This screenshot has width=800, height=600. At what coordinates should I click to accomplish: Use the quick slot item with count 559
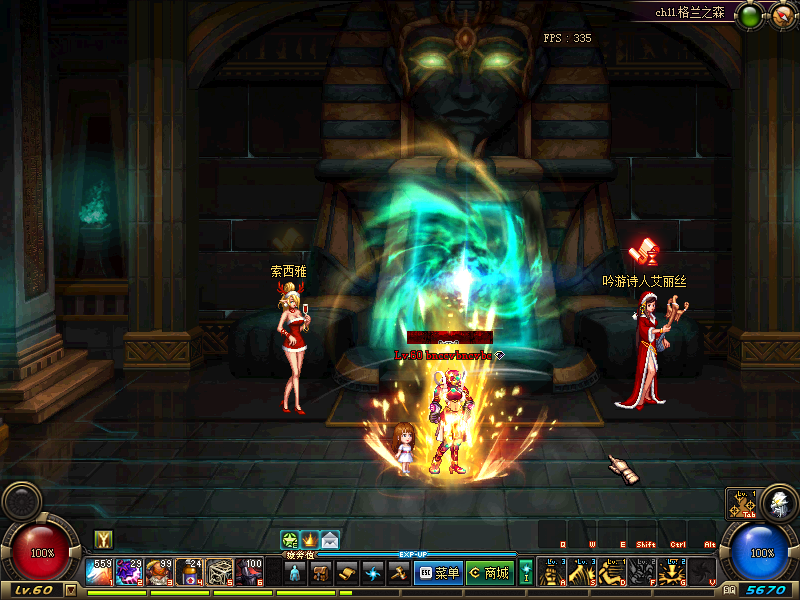click(100, 572)
